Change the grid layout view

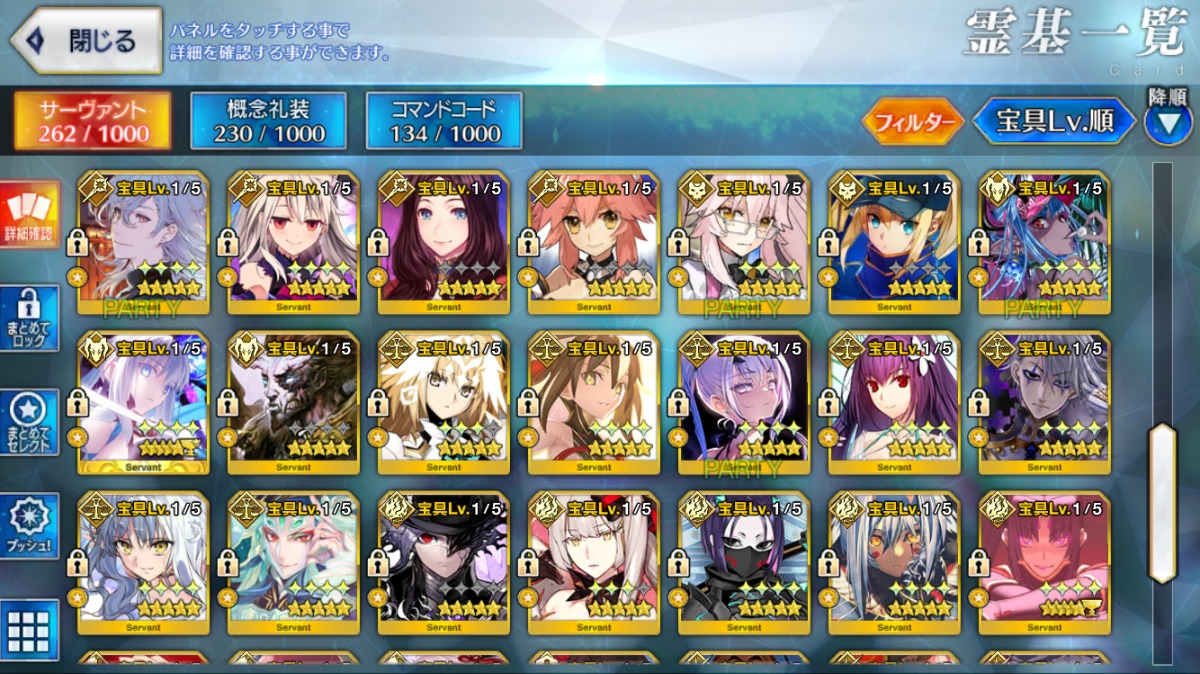tap(29, 631)
